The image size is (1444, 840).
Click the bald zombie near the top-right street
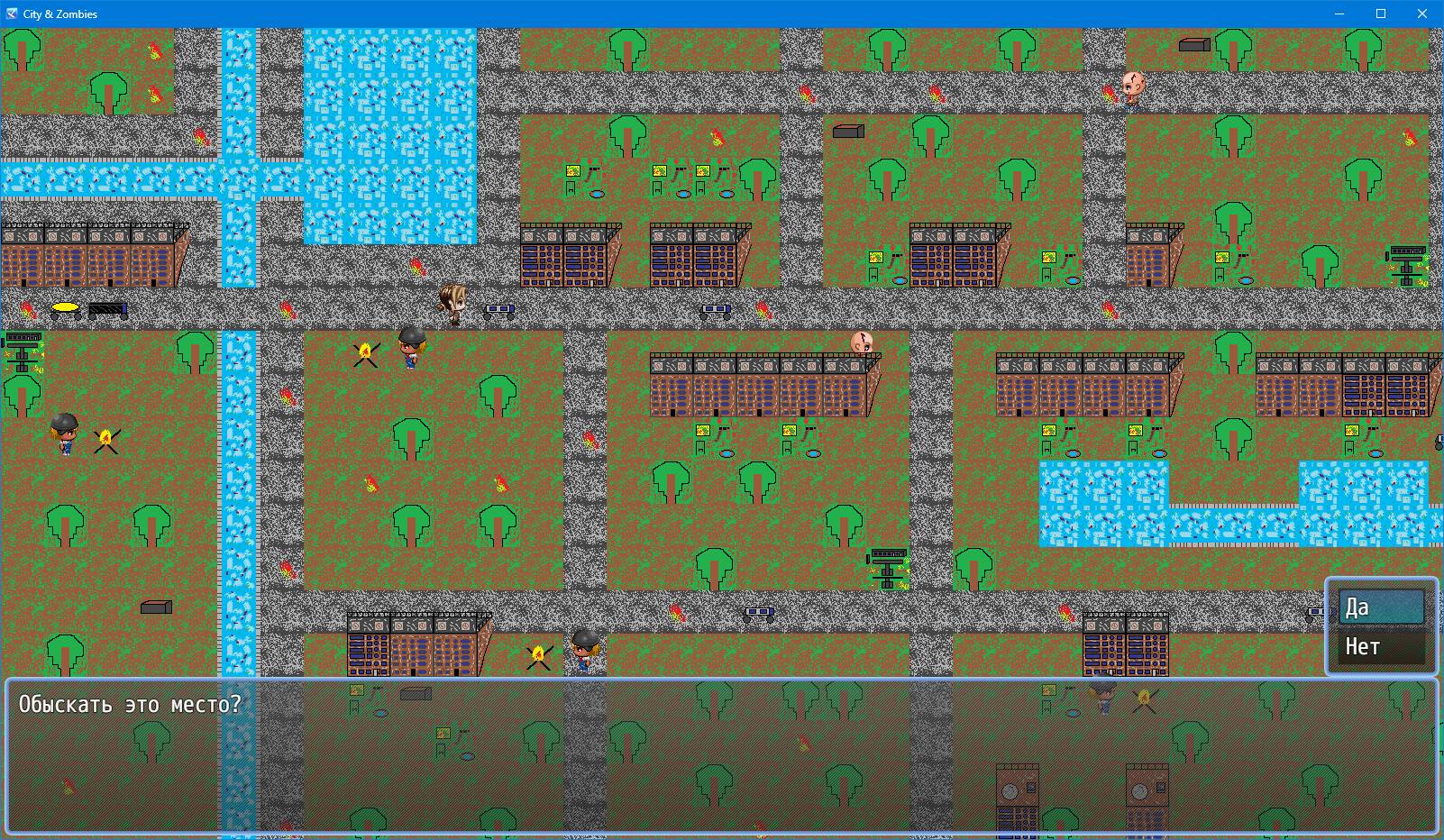[1134, 87]
